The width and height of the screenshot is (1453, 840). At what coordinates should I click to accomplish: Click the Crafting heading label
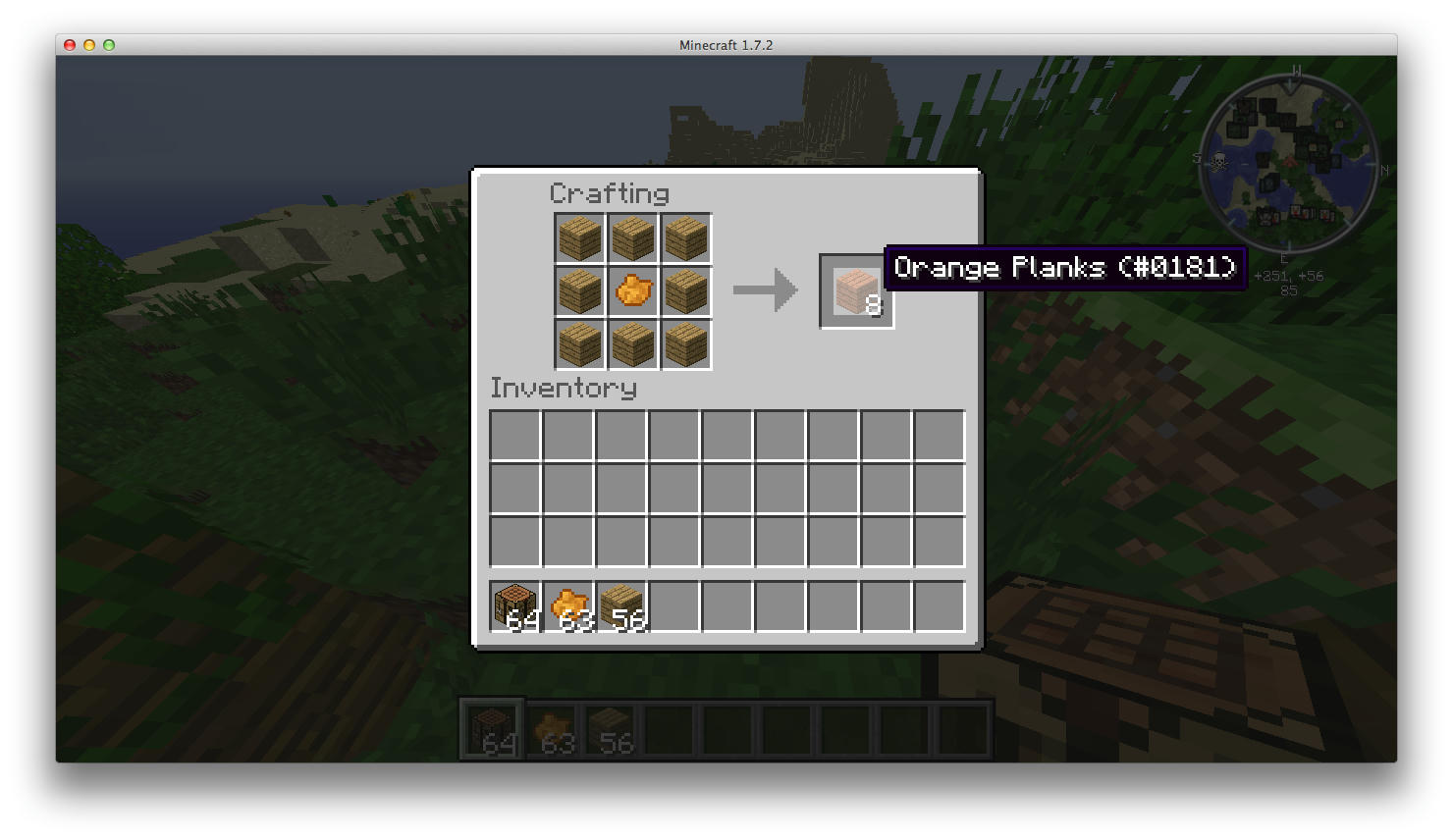tap(610, 193)
